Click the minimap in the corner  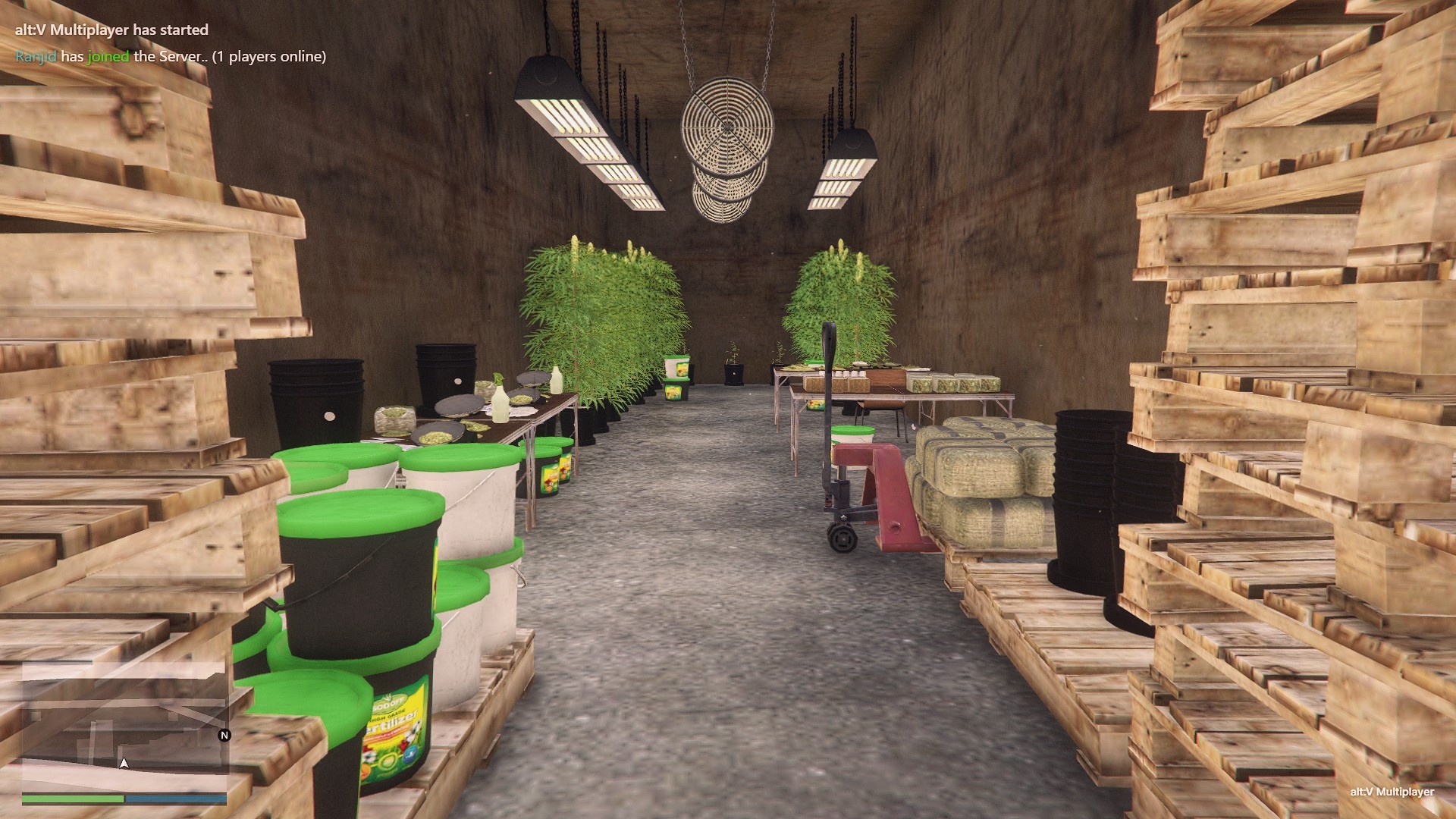click(x=124, y=725)
